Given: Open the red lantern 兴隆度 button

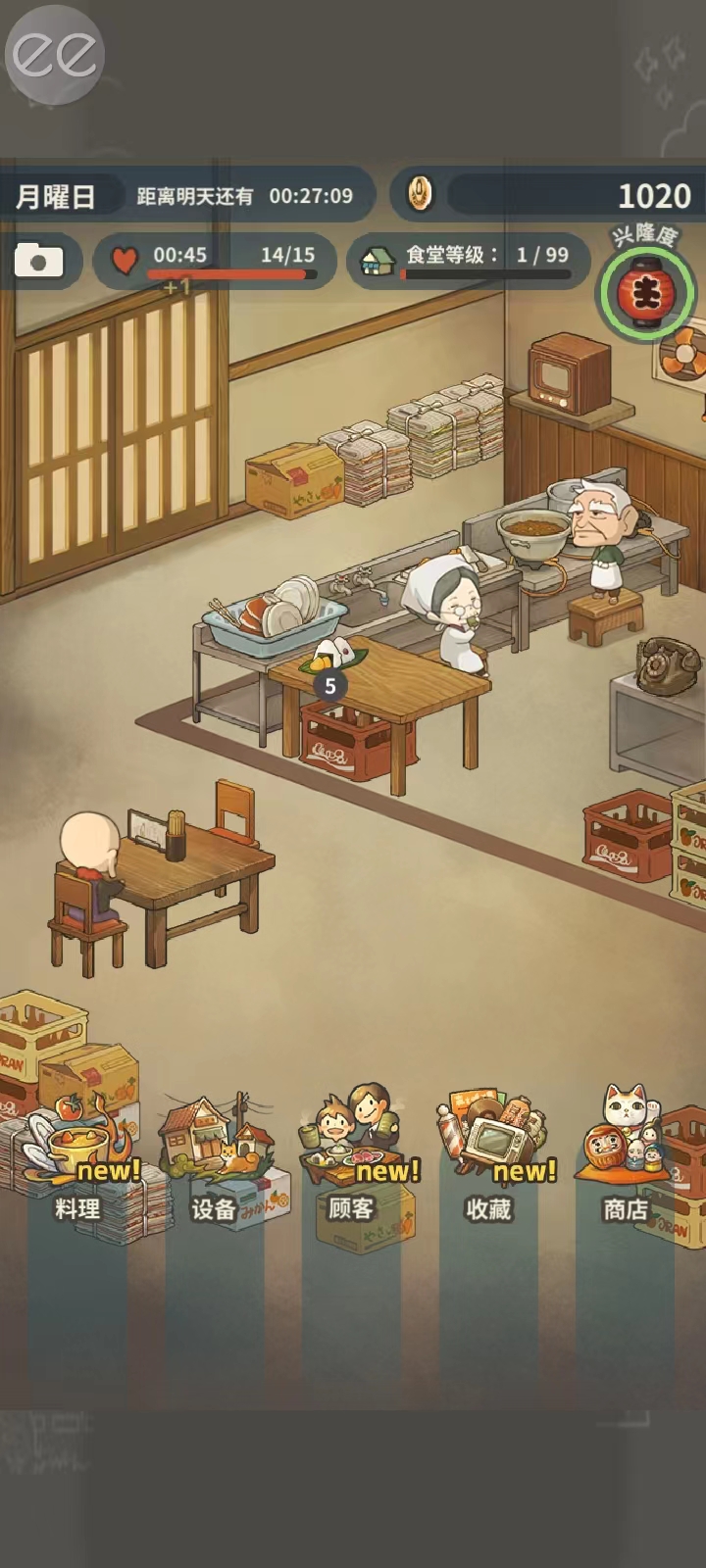Looking at the screenshot, I should pos(646,291).
